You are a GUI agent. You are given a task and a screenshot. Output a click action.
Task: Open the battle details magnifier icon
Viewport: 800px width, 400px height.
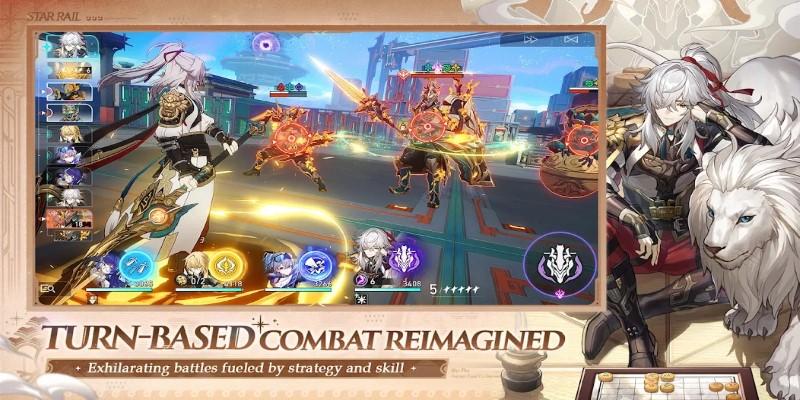[46, 290]
